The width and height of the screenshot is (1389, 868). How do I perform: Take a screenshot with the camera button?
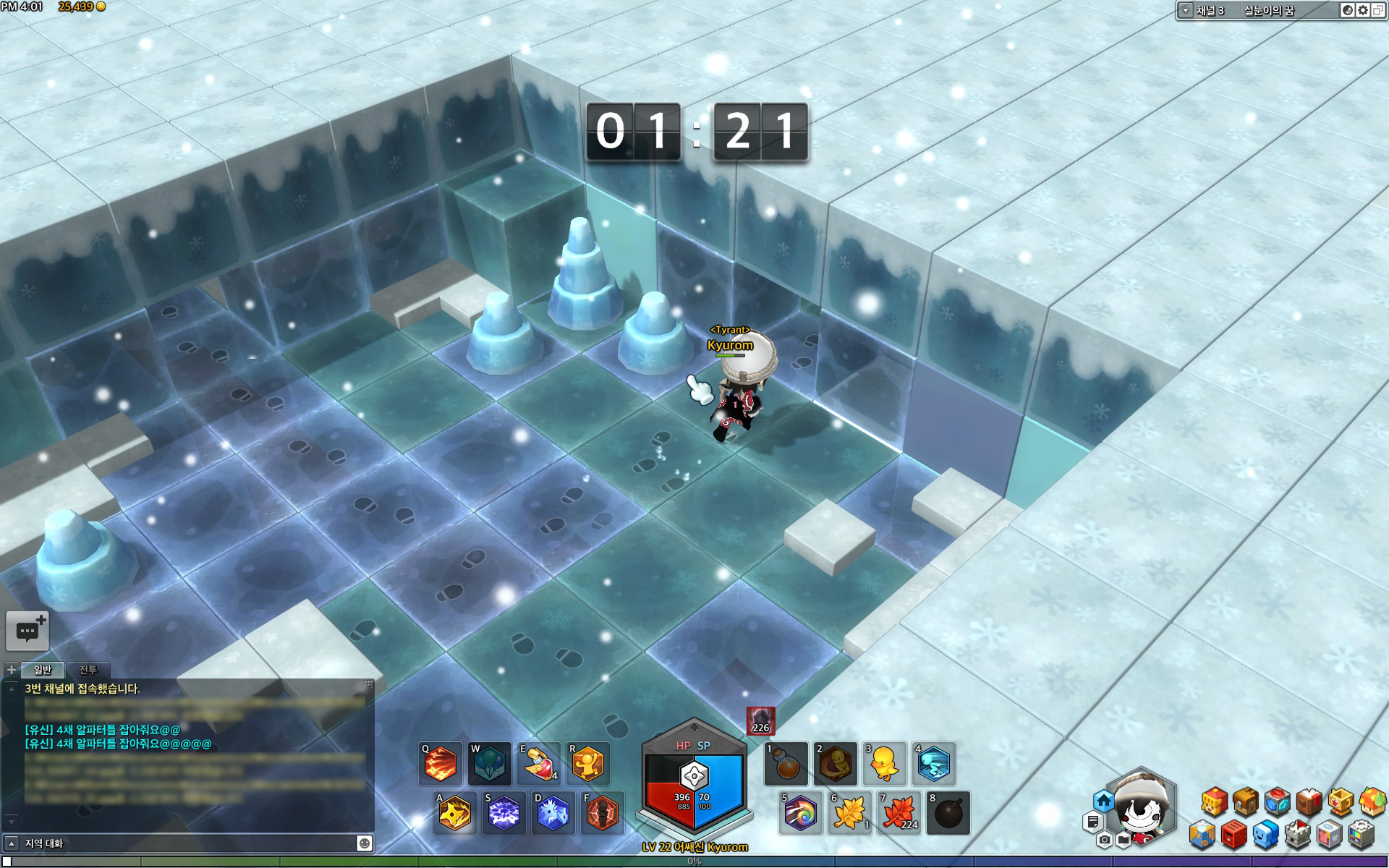[x=1104, y=840]
